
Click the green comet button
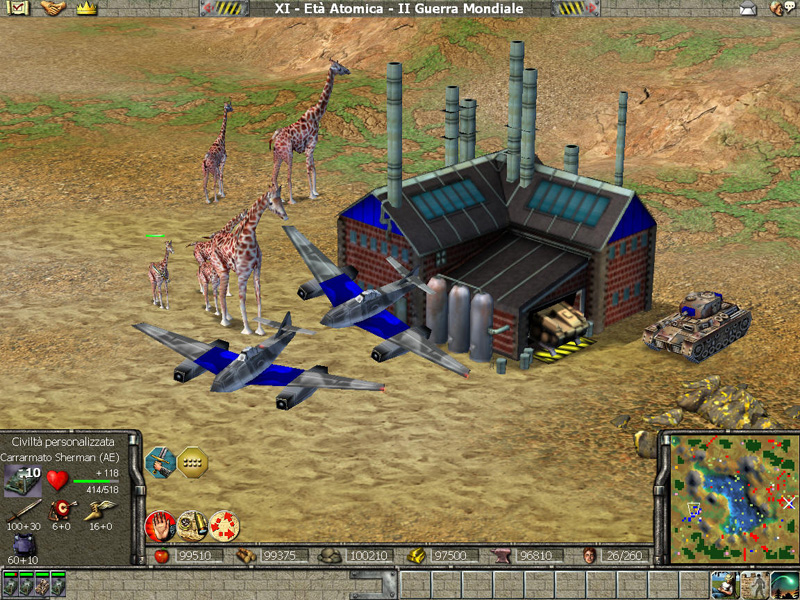[785, 585]
